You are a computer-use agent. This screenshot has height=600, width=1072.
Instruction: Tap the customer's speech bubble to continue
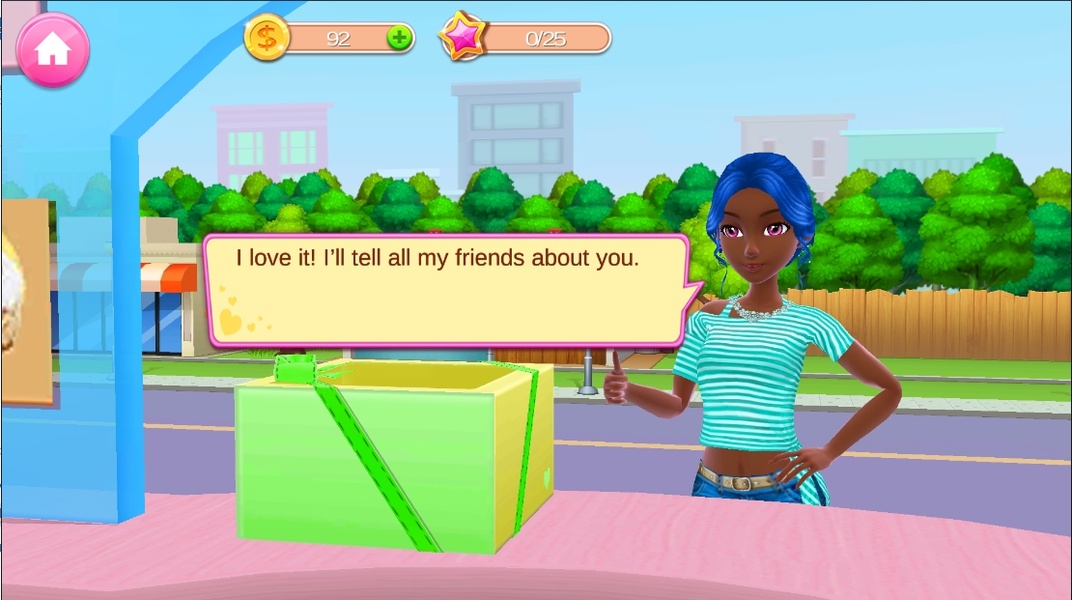point(445,290)
